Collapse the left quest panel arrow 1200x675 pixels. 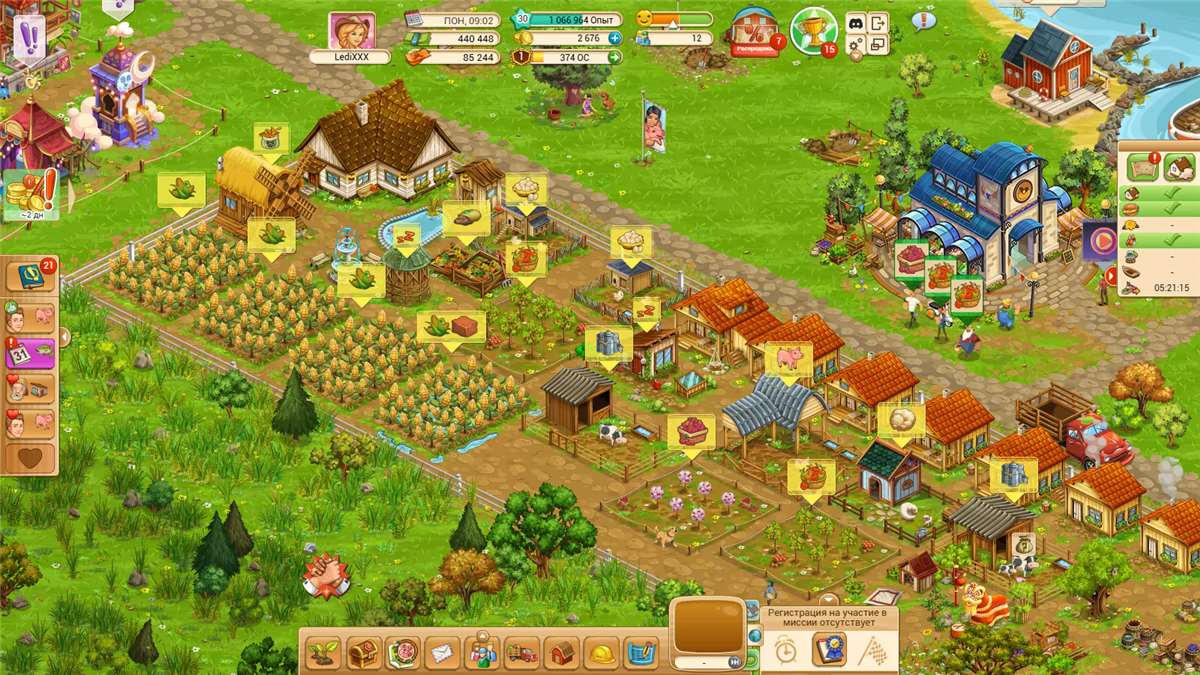coord(66,338)
